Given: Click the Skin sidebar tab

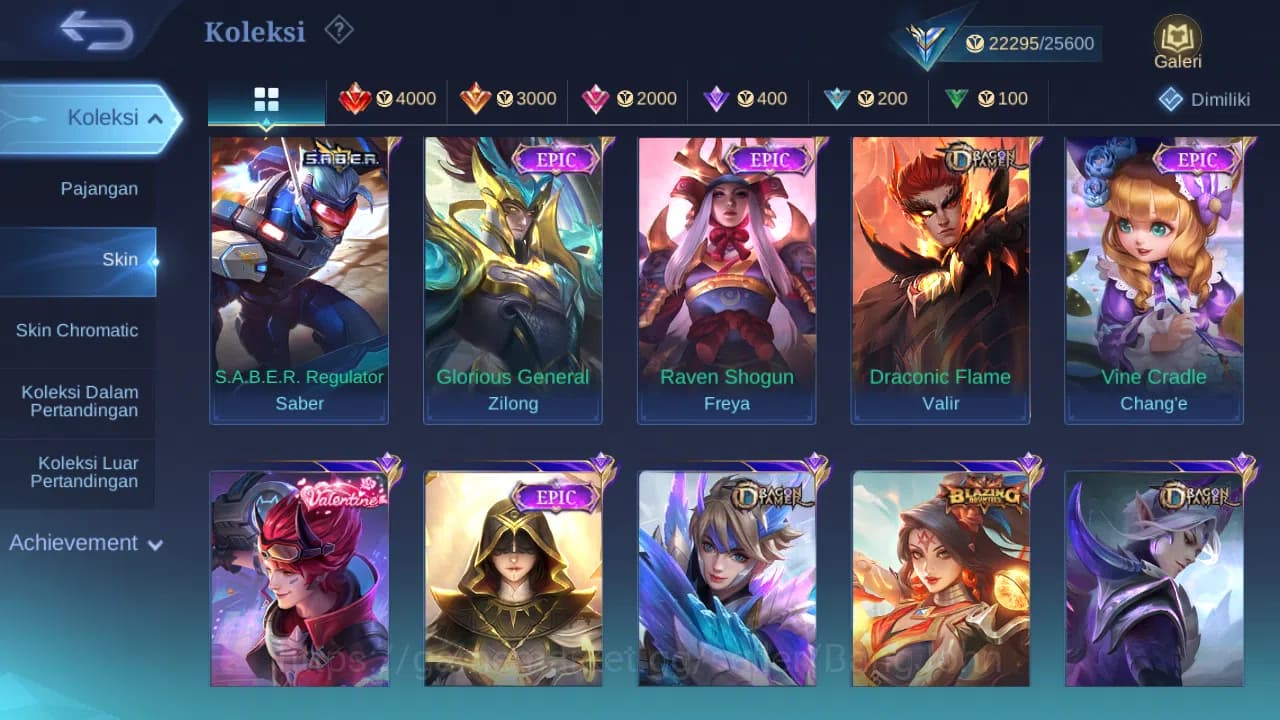Looking at the screenshot, I should point(120,259).
